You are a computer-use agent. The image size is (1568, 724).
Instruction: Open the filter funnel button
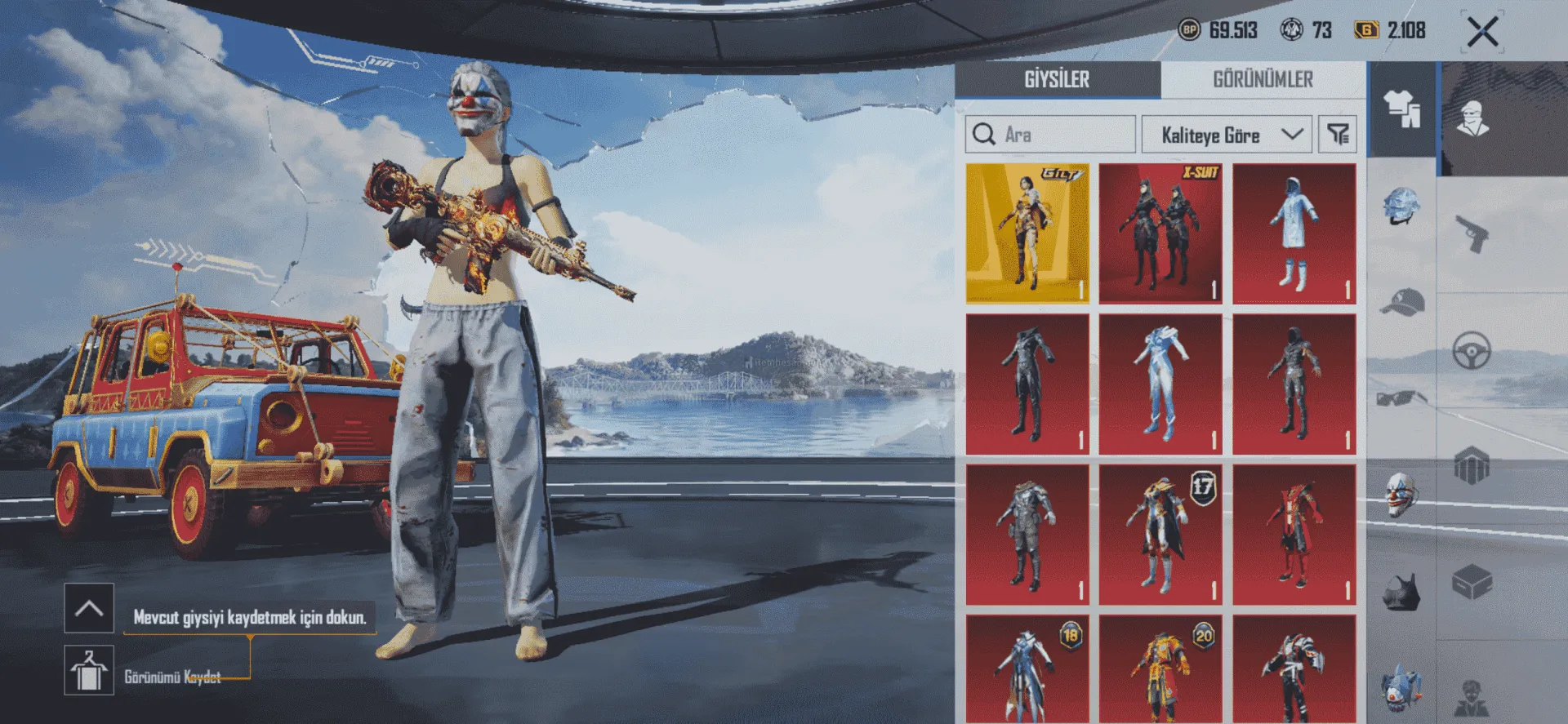tap(1338, 135)
